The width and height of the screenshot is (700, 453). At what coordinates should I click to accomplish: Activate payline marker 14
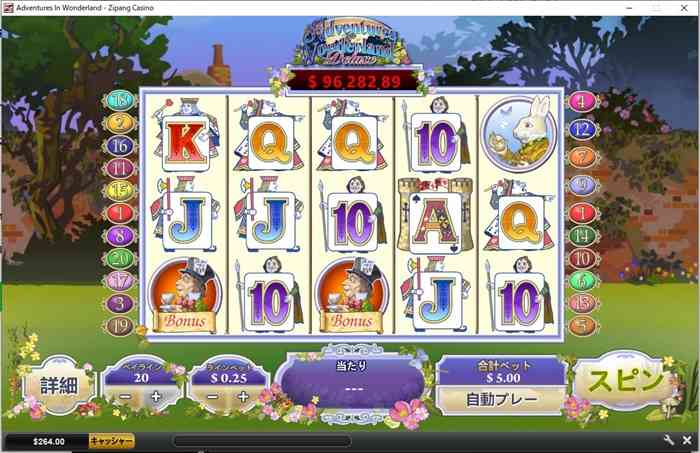581,235
